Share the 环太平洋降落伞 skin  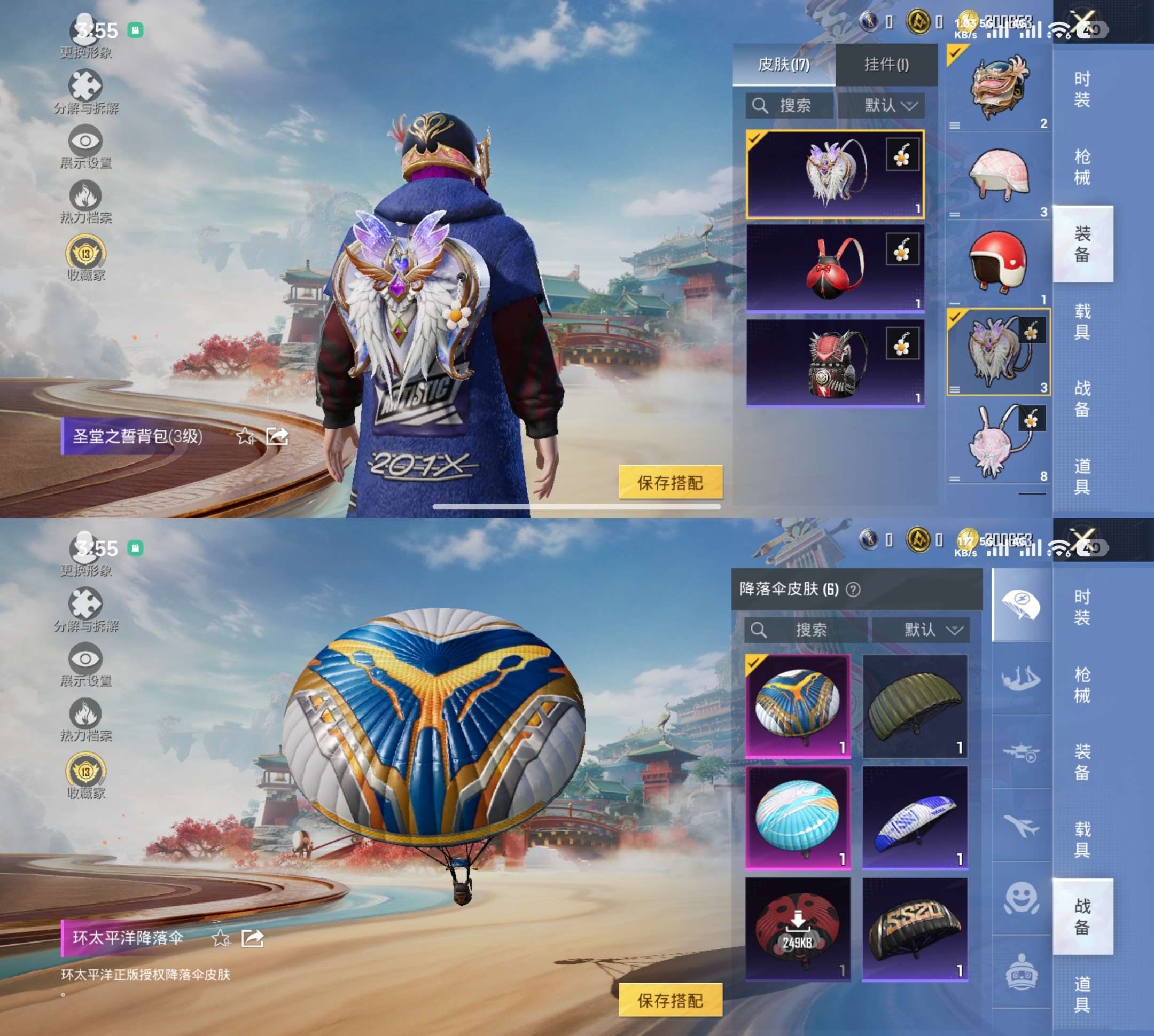click(252, 938)
